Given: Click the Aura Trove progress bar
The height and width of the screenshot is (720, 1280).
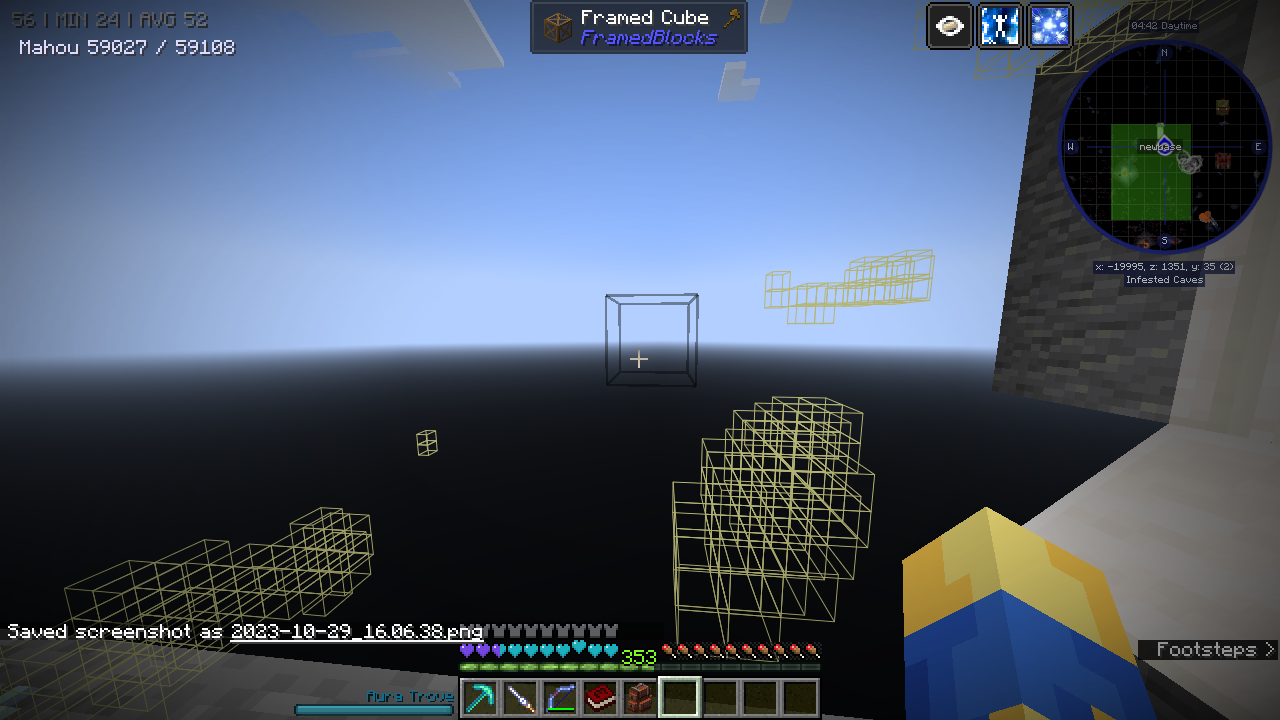Looking at the screenshot, I should (x=375, y=709).
